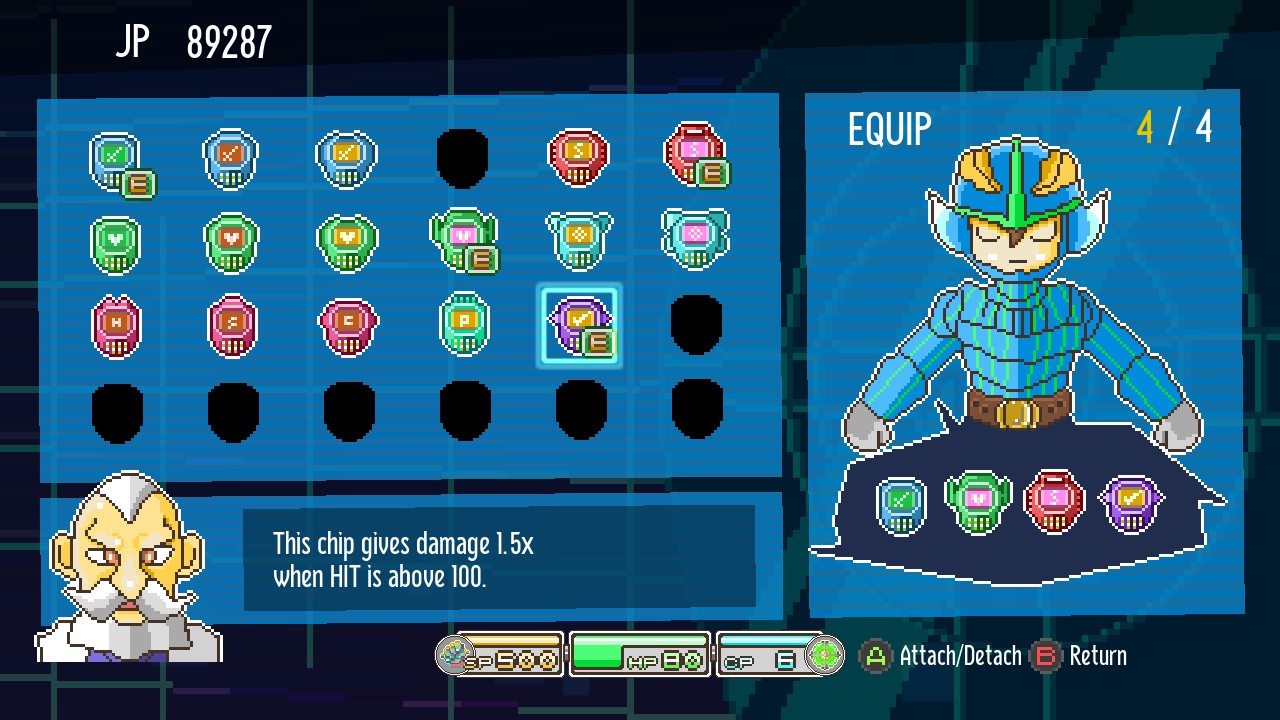The image size is (1280, 720).
Task: Detach the equipped red S chip from loadout
Action: (x=1054, y=503)
